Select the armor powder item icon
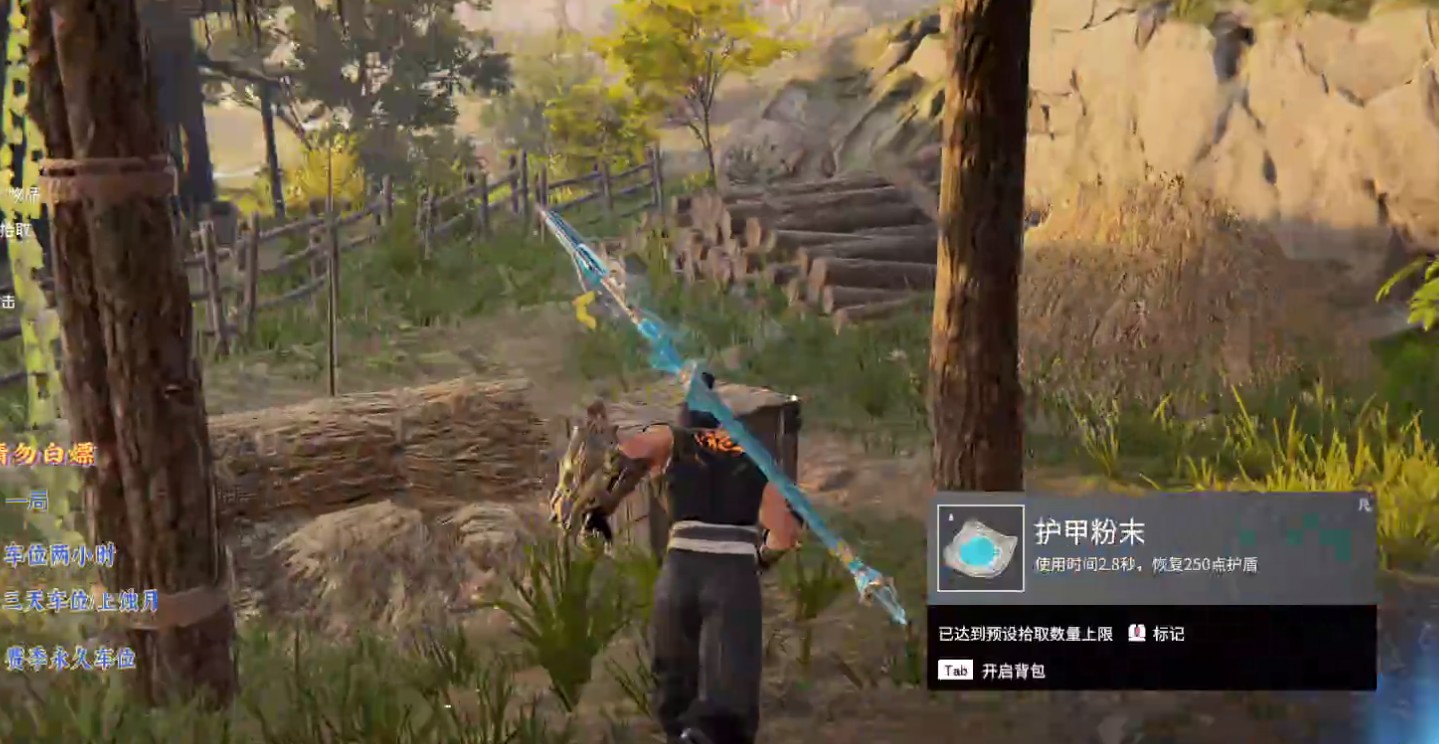 pyautogui.click(x=980, y=548)
